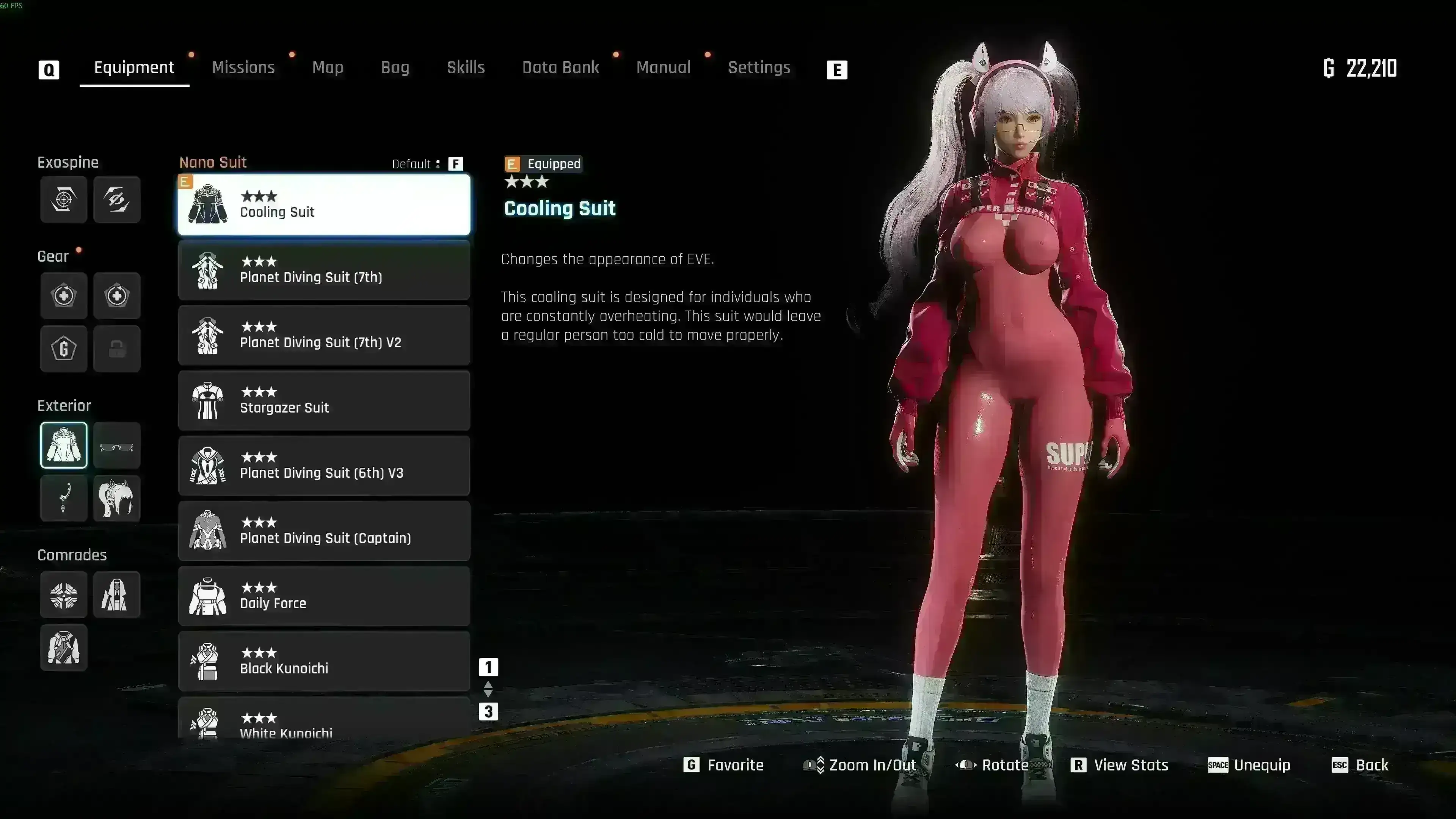Select the hairstyle exterior slot
The image size is (1456, 819).
(117, 499)
